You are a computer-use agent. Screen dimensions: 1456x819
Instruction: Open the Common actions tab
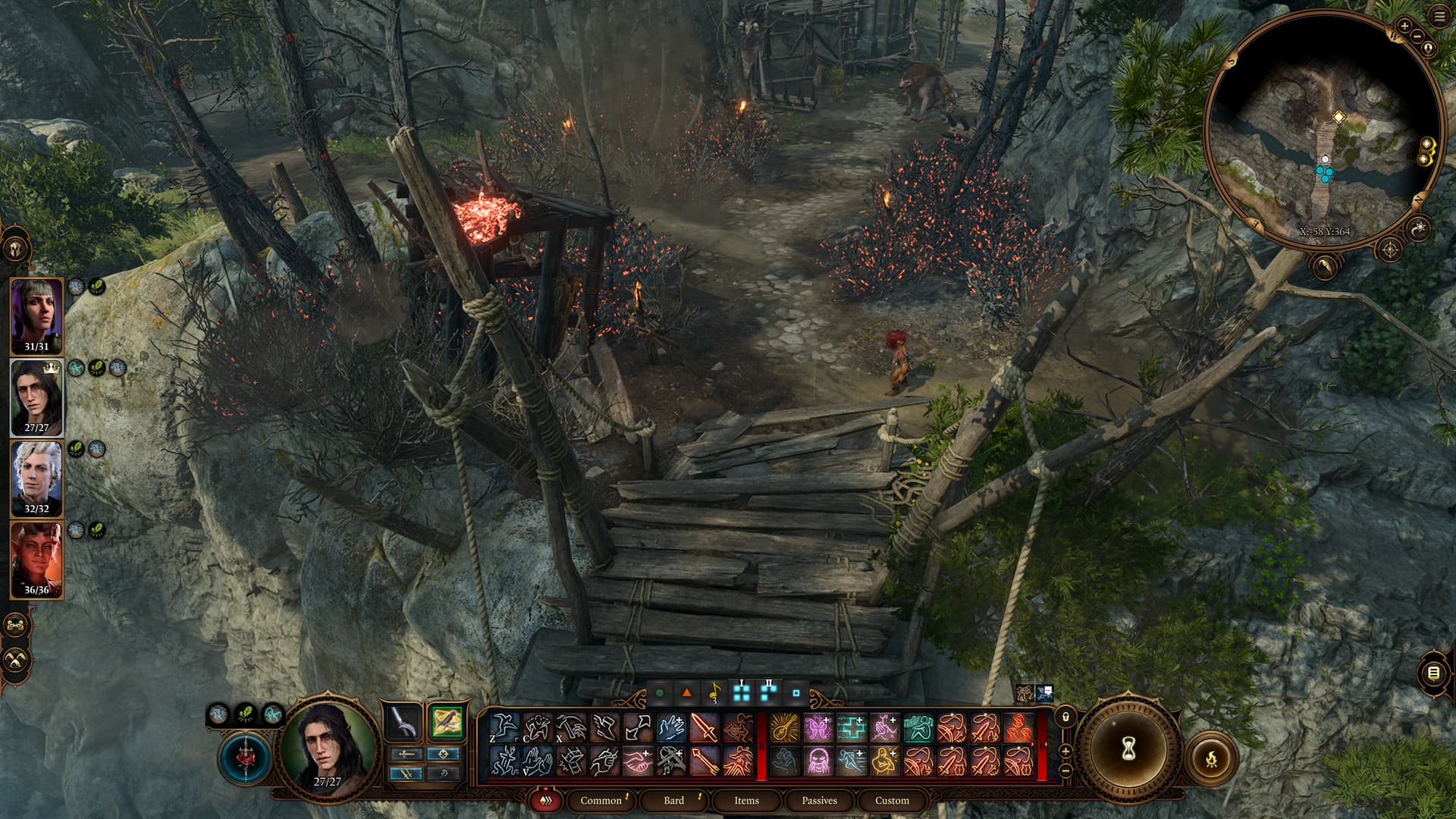pyautogui.click(x=601, y=800)
